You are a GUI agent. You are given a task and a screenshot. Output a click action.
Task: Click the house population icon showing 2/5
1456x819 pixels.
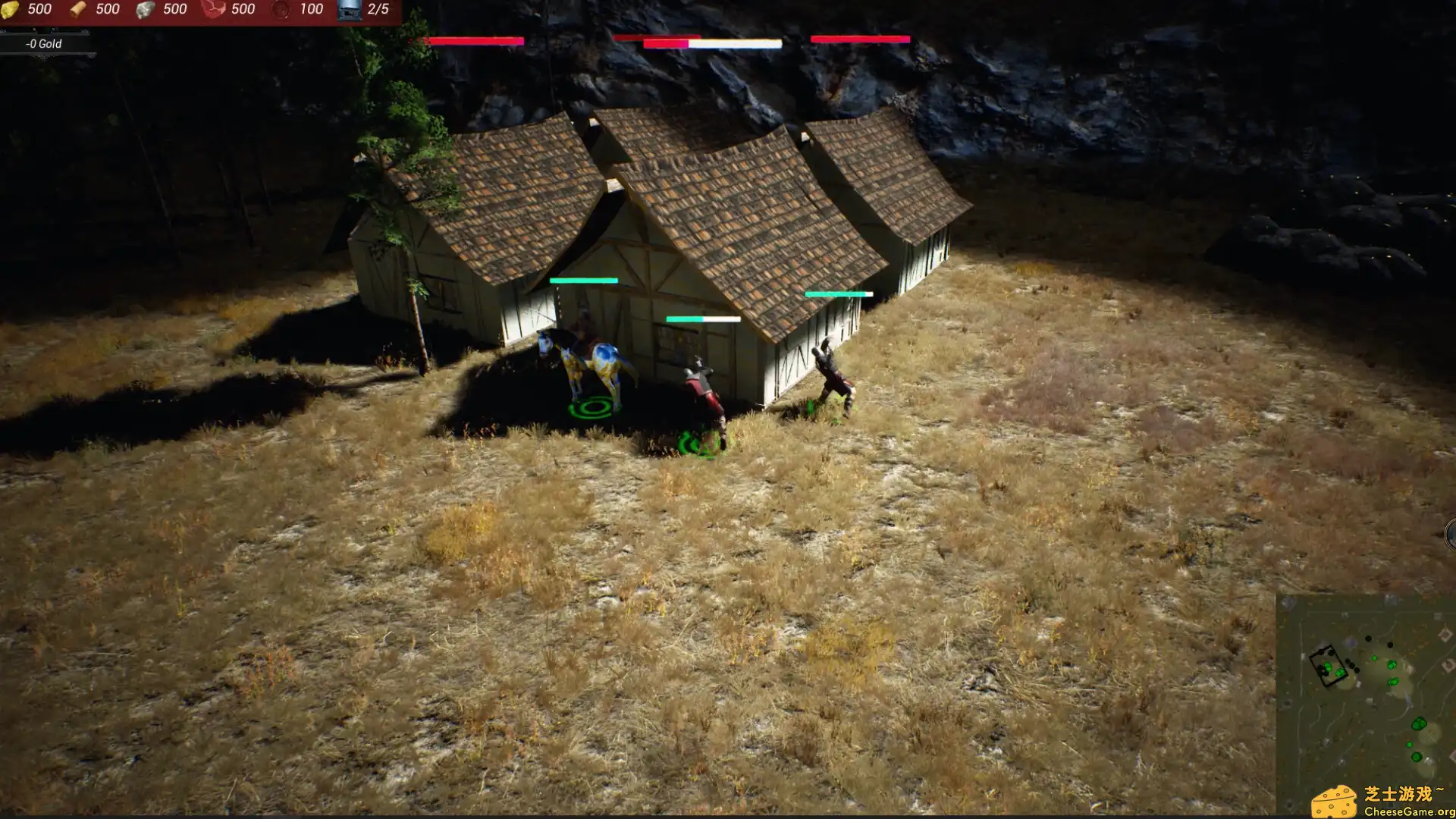pyautogui.click(x=350, y=11)
